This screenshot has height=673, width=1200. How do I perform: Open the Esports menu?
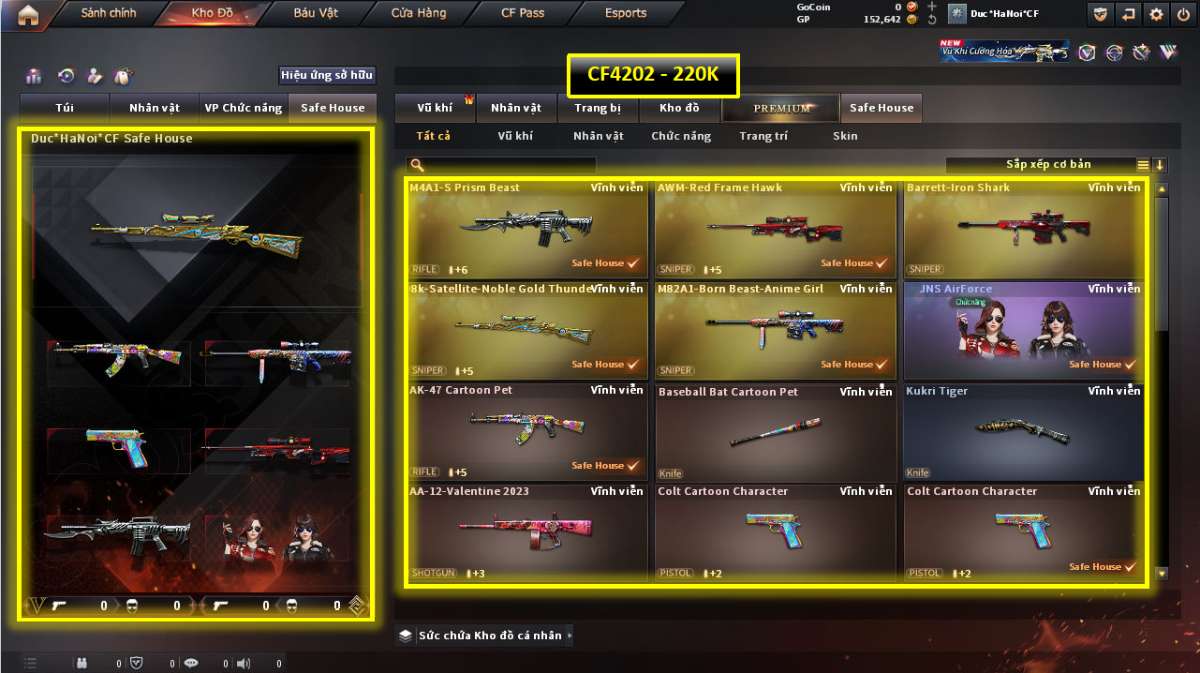click(x=626, y=14)
